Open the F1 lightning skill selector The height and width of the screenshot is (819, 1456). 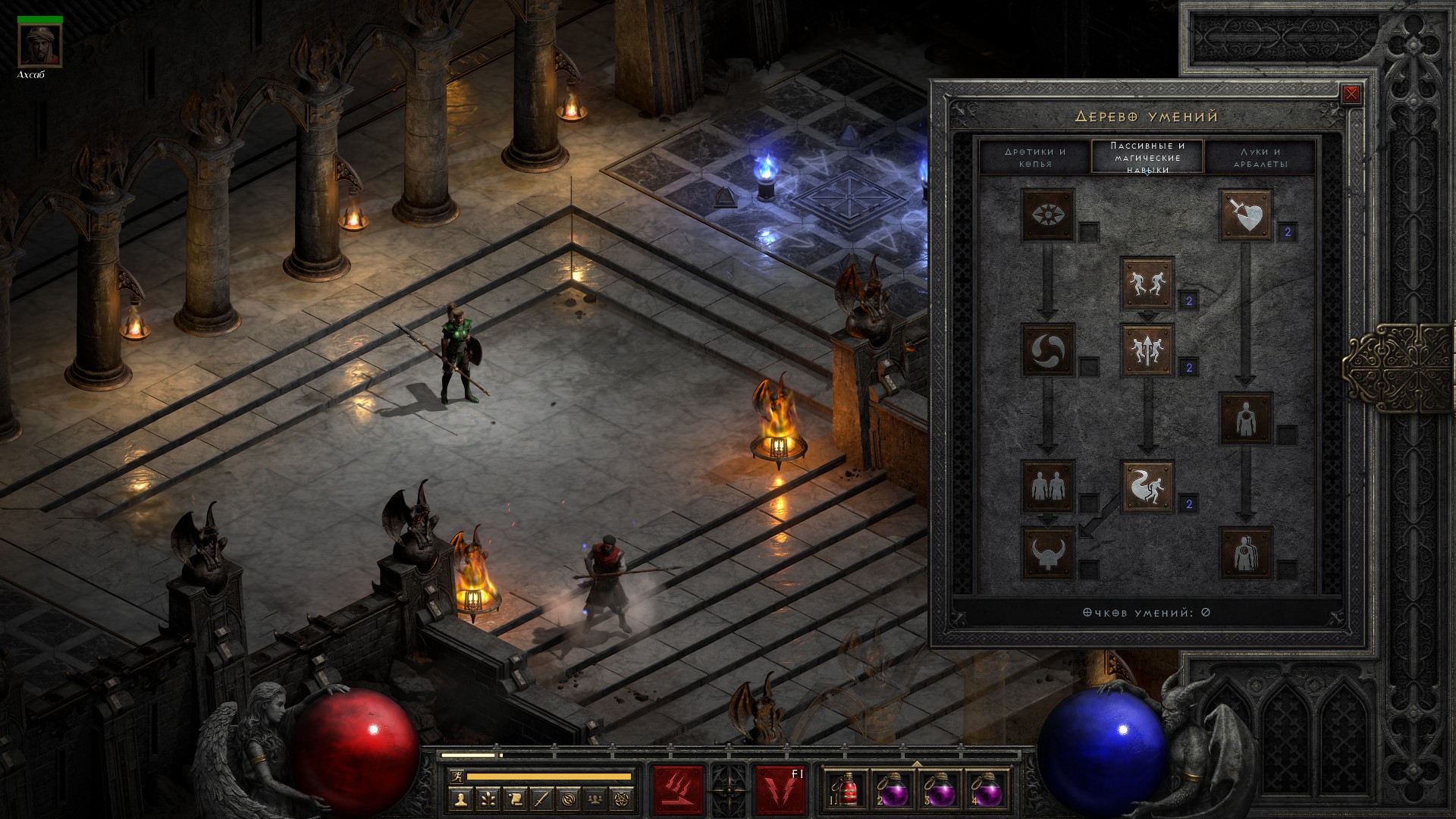(780, 790)
